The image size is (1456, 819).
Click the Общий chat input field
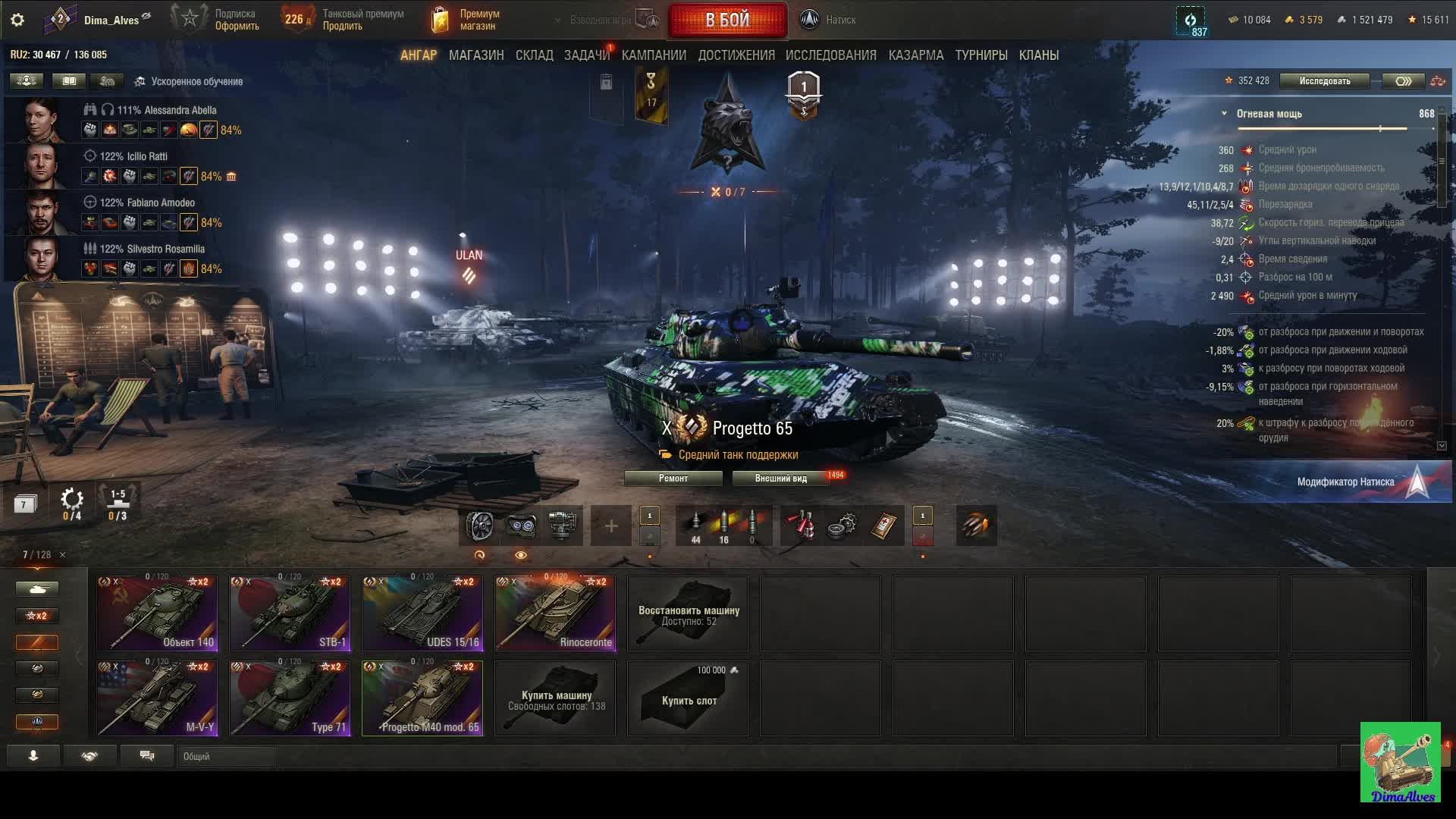[x=227, y=756]
